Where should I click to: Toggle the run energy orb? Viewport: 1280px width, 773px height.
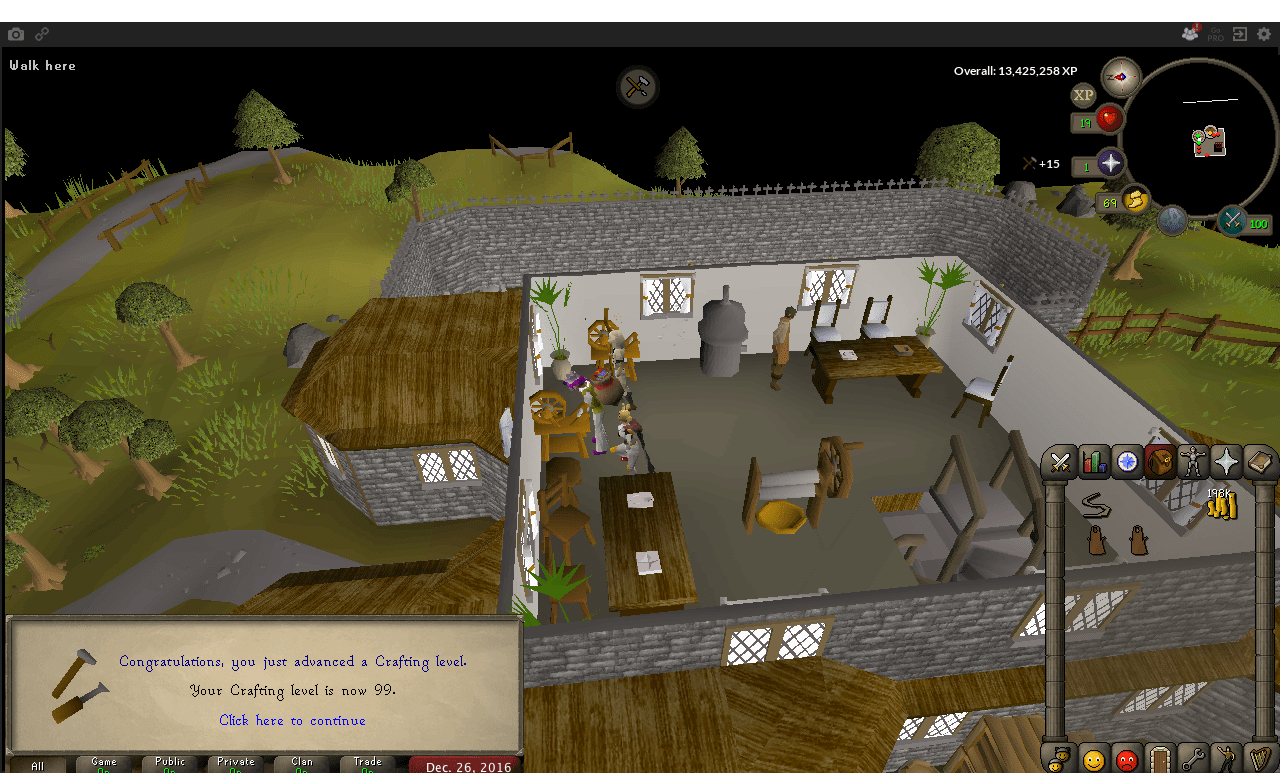coord(1133,200)
